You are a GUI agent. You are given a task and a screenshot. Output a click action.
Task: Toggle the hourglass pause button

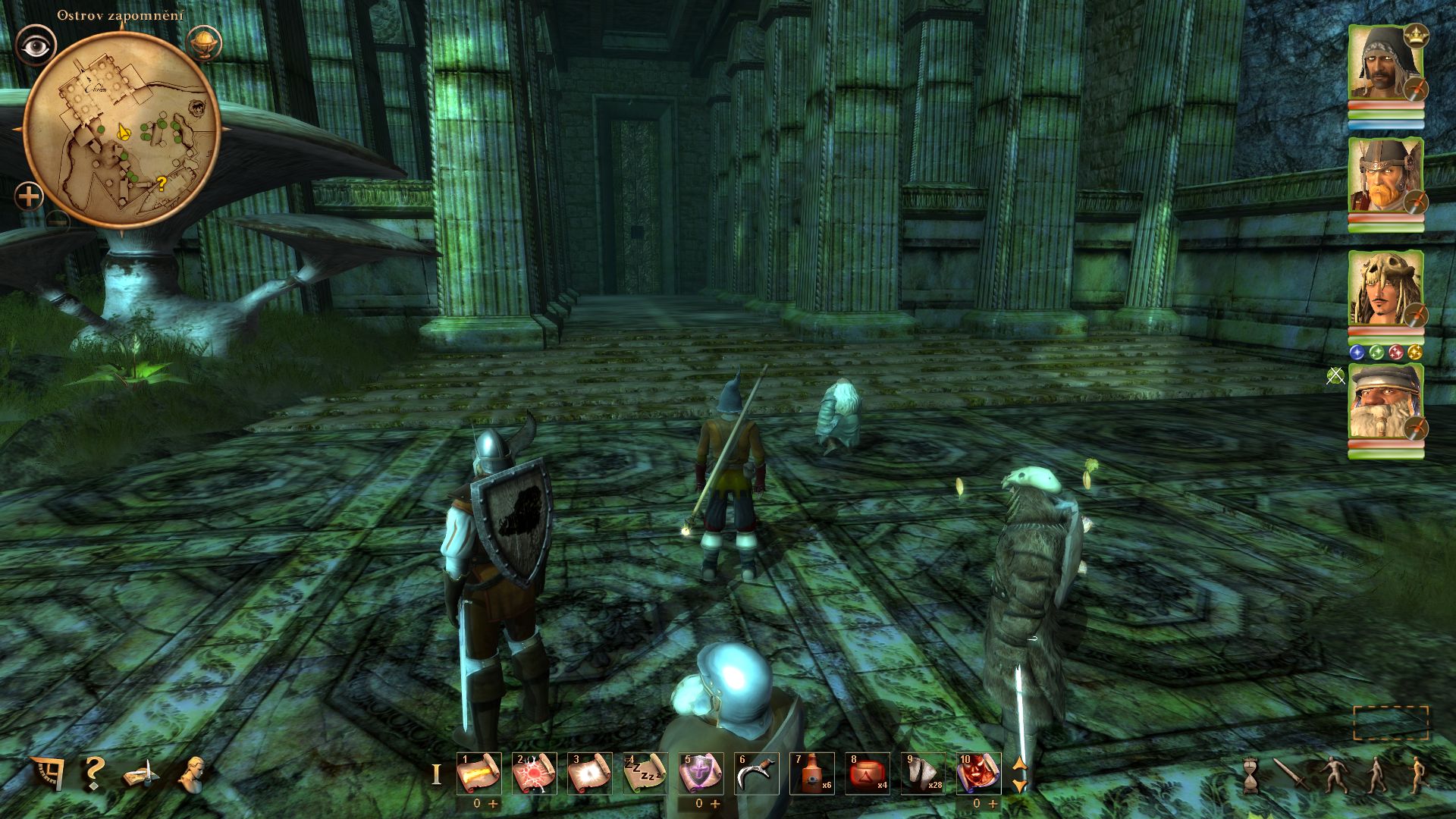[1250, 775]
